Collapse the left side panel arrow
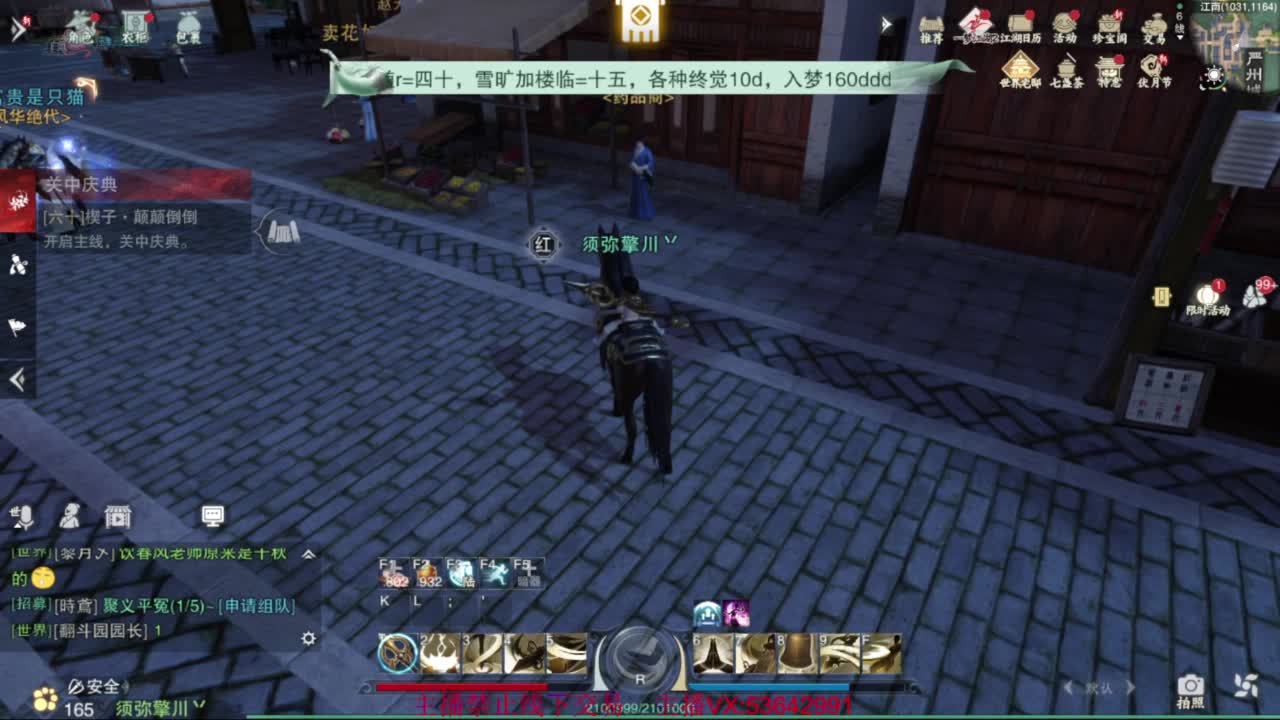Screen dimensions: 1280x720 click(x=15, y=378)
